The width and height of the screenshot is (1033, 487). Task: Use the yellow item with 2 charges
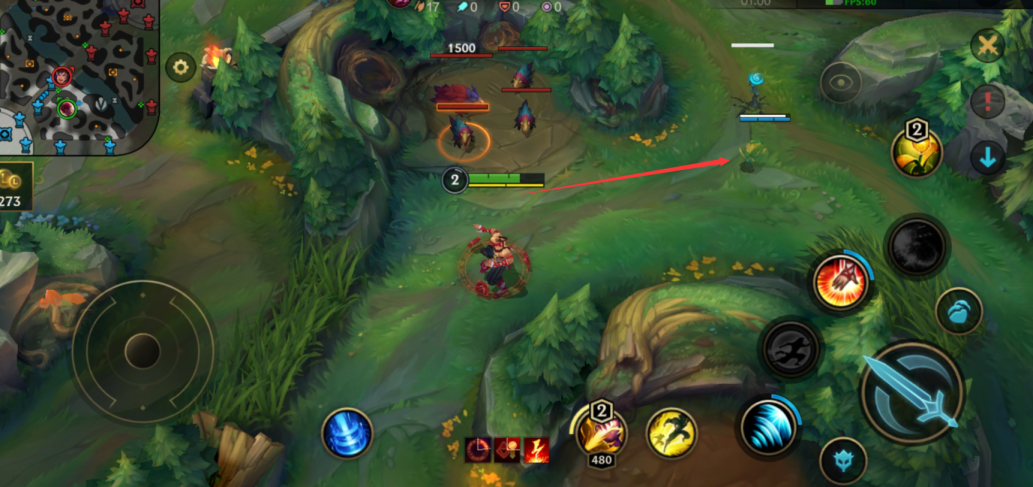[917, 151]
